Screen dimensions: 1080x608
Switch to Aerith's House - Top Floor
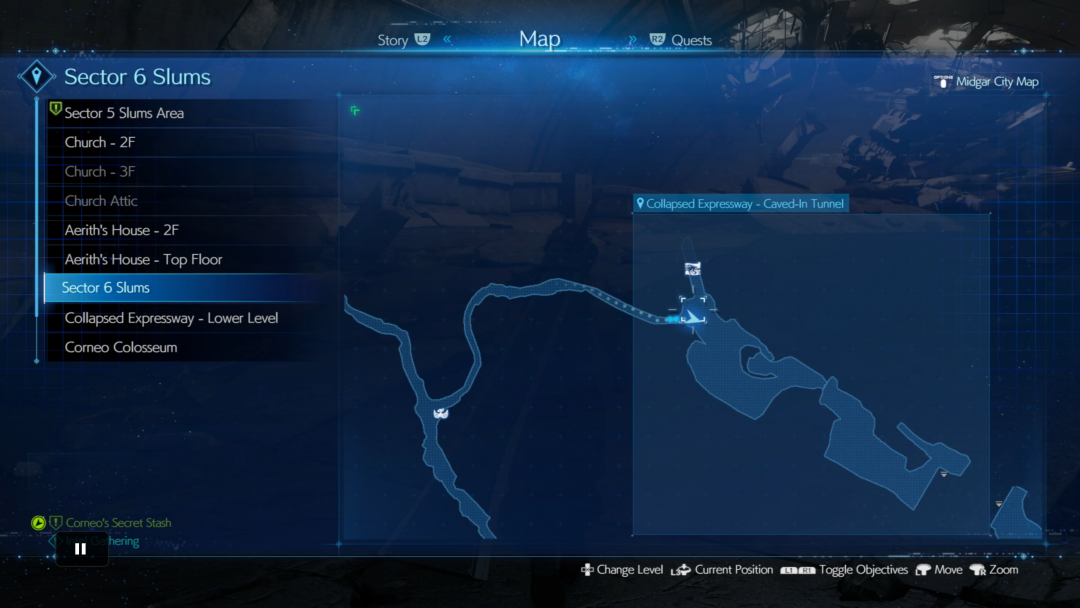click(143, 259)
